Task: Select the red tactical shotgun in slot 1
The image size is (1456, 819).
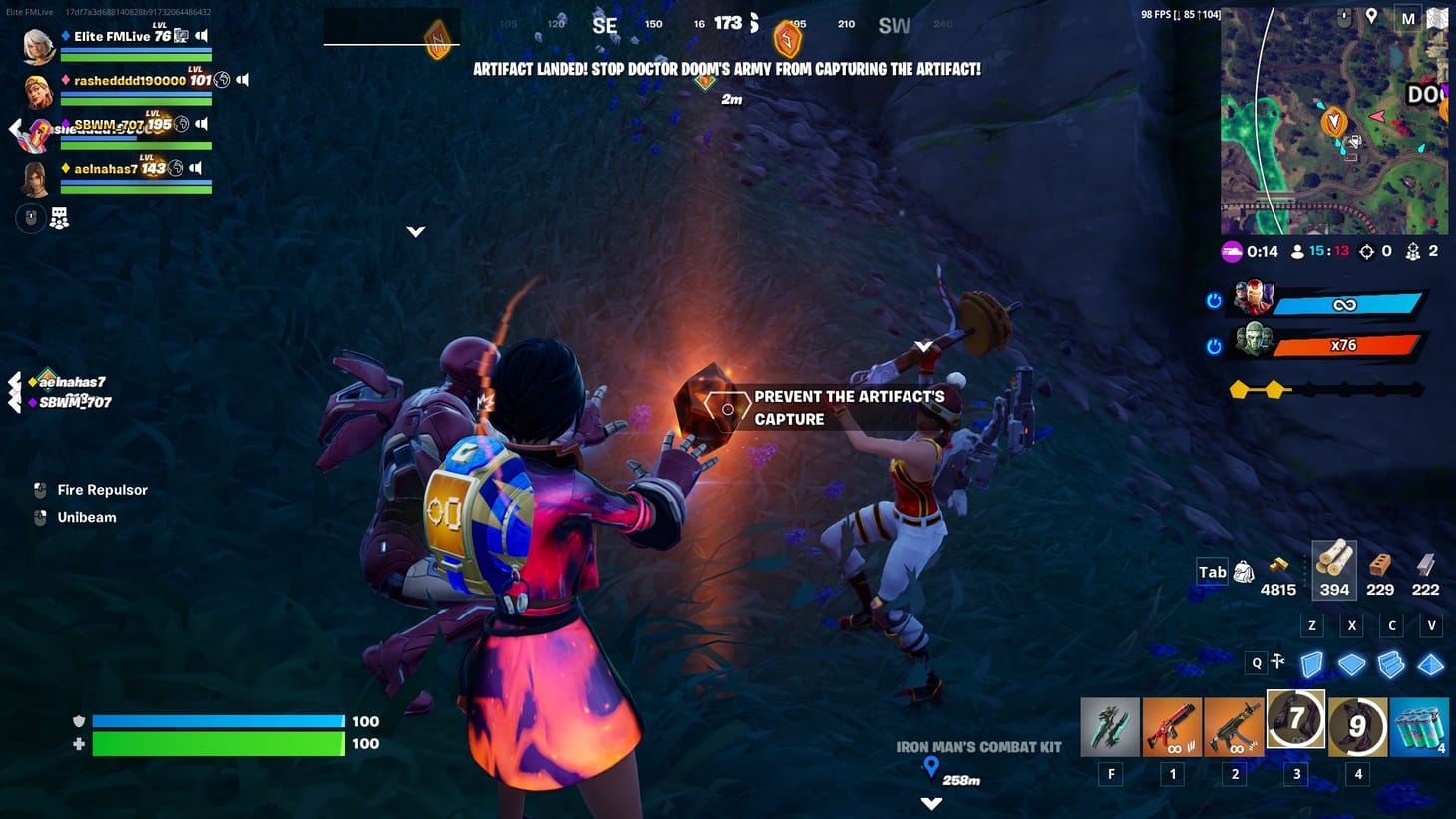Action: click(x=1173, y=725)
